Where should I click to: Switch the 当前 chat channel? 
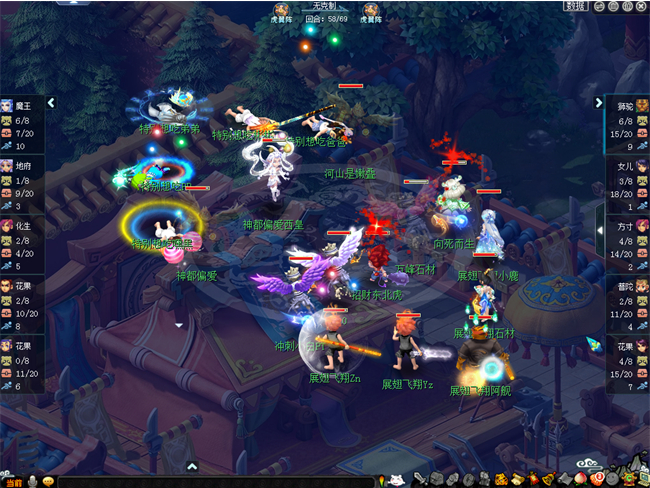pos(12,481)
